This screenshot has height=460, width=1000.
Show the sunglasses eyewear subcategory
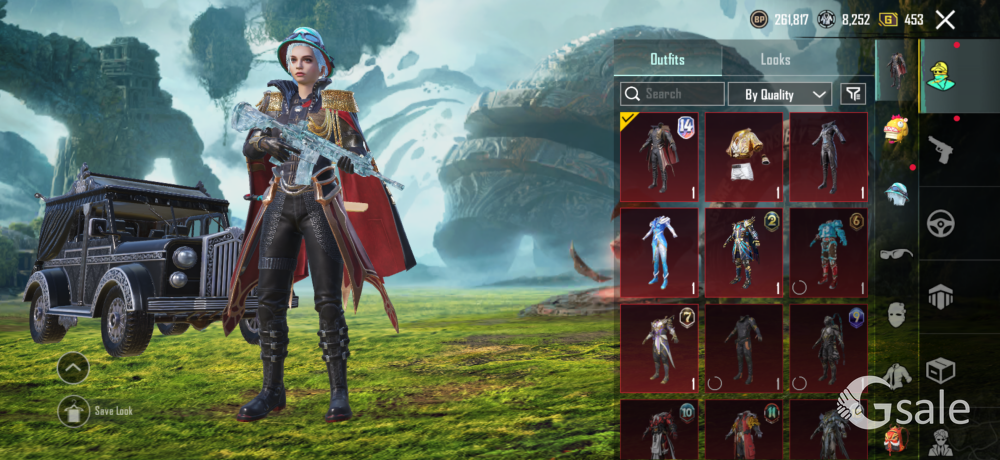point(896,254)
